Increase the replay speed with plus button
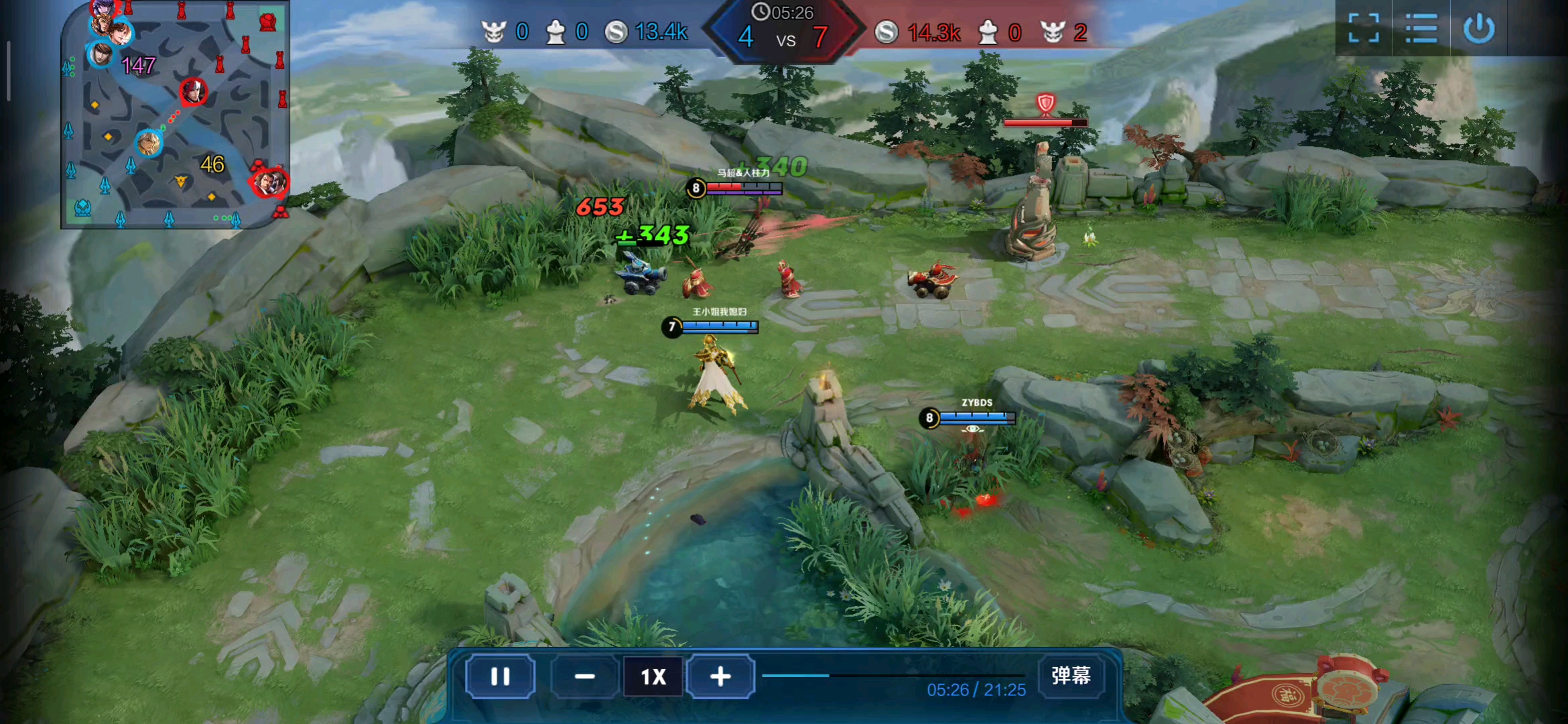 click(720, 676)
